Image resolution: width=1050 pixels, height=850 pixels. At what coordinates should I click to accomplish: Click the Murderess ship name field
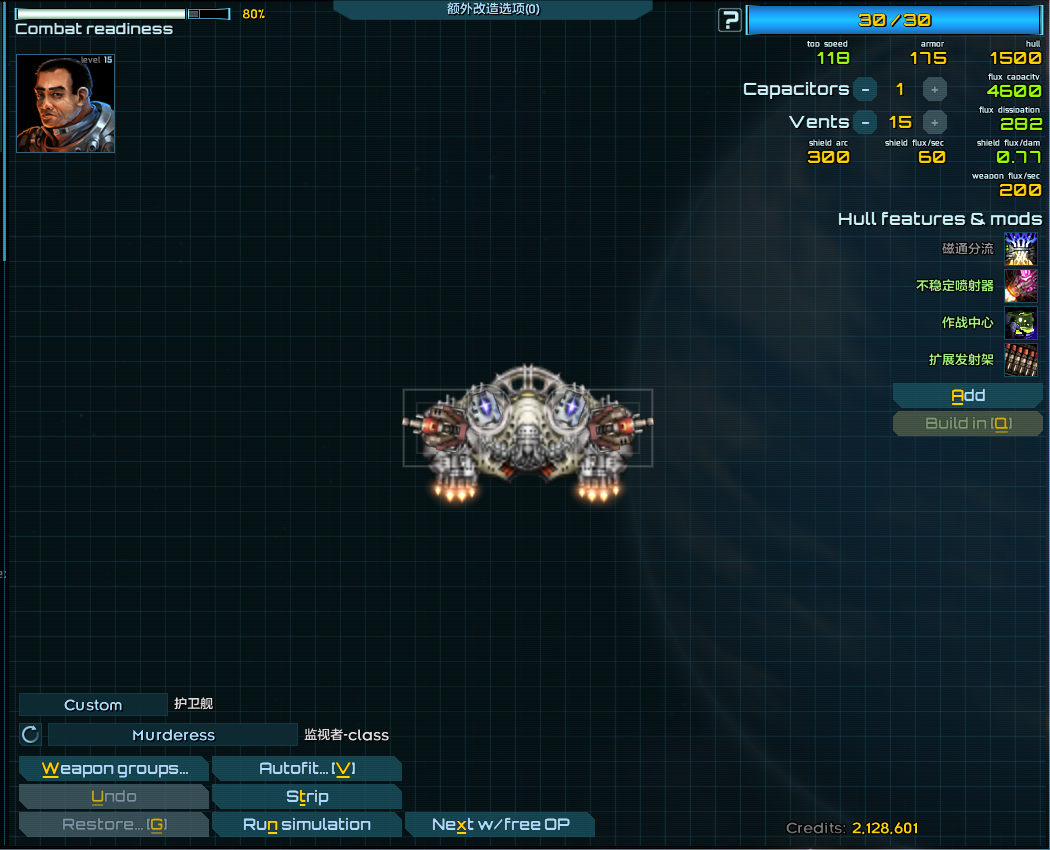[x=173, y=735]
